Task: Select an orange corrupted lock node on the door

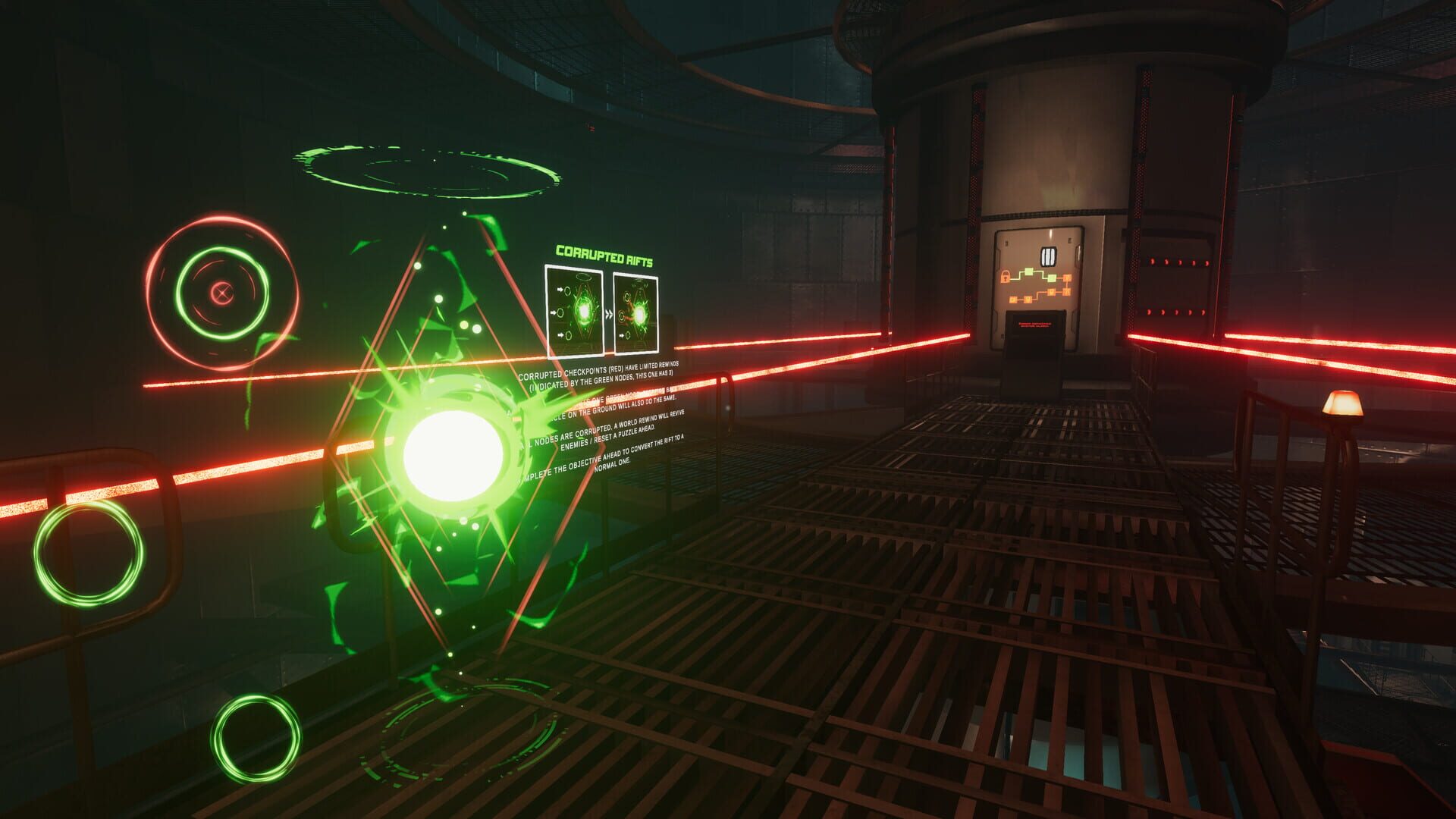Action: (x=1067, y=278)
